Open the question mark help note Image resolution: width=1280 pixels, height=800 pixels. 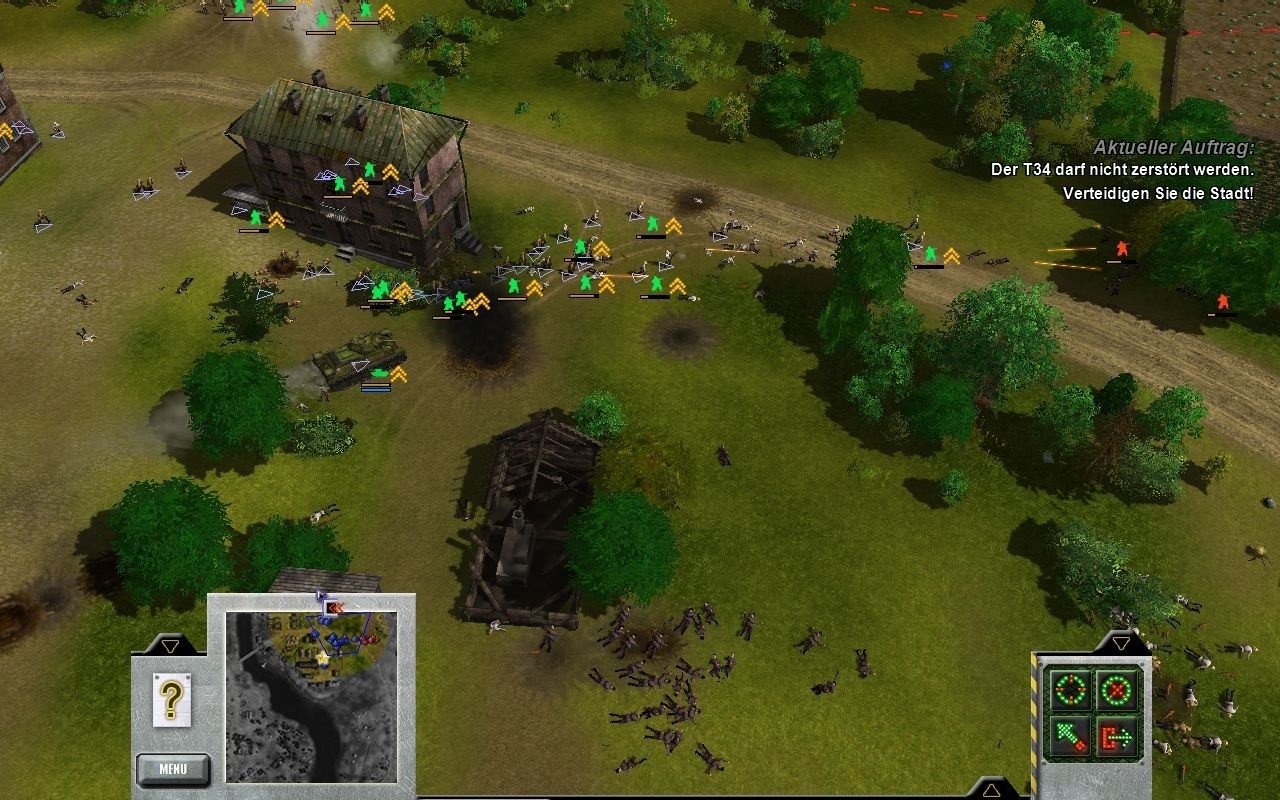coord(171,698)
